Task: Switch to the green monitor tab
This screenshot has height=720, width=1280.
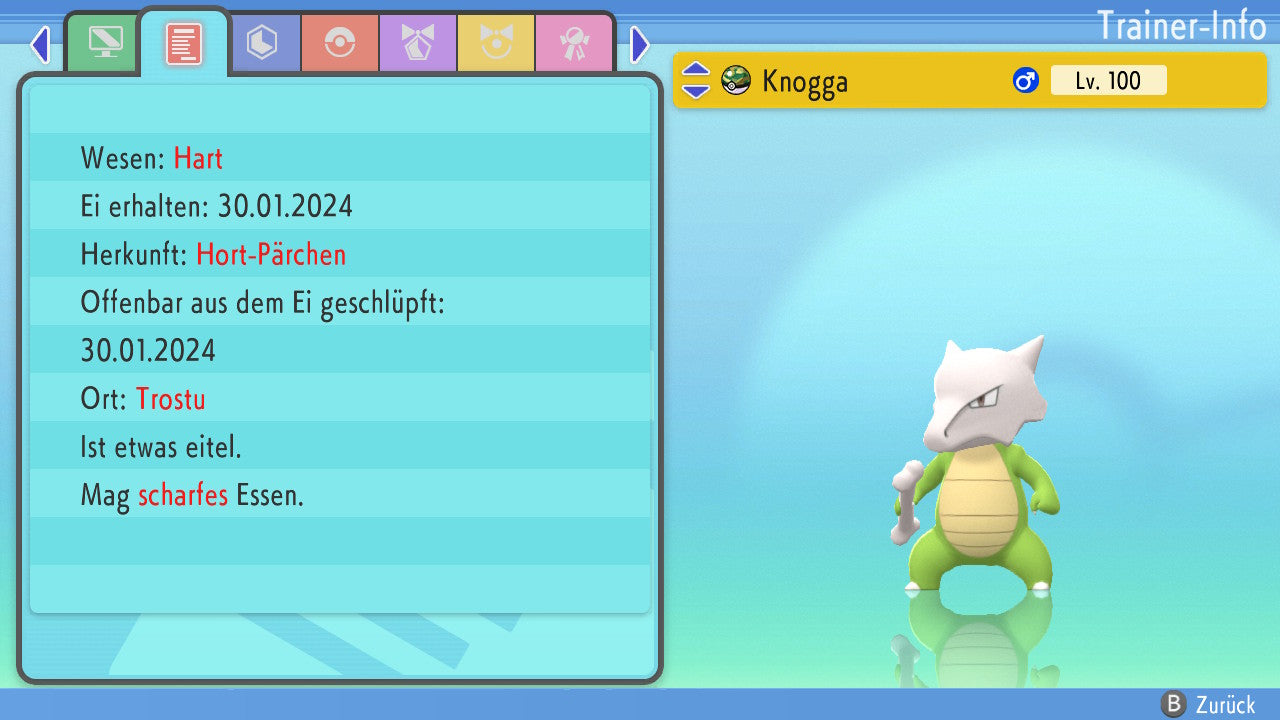Action: click(105, 43)
